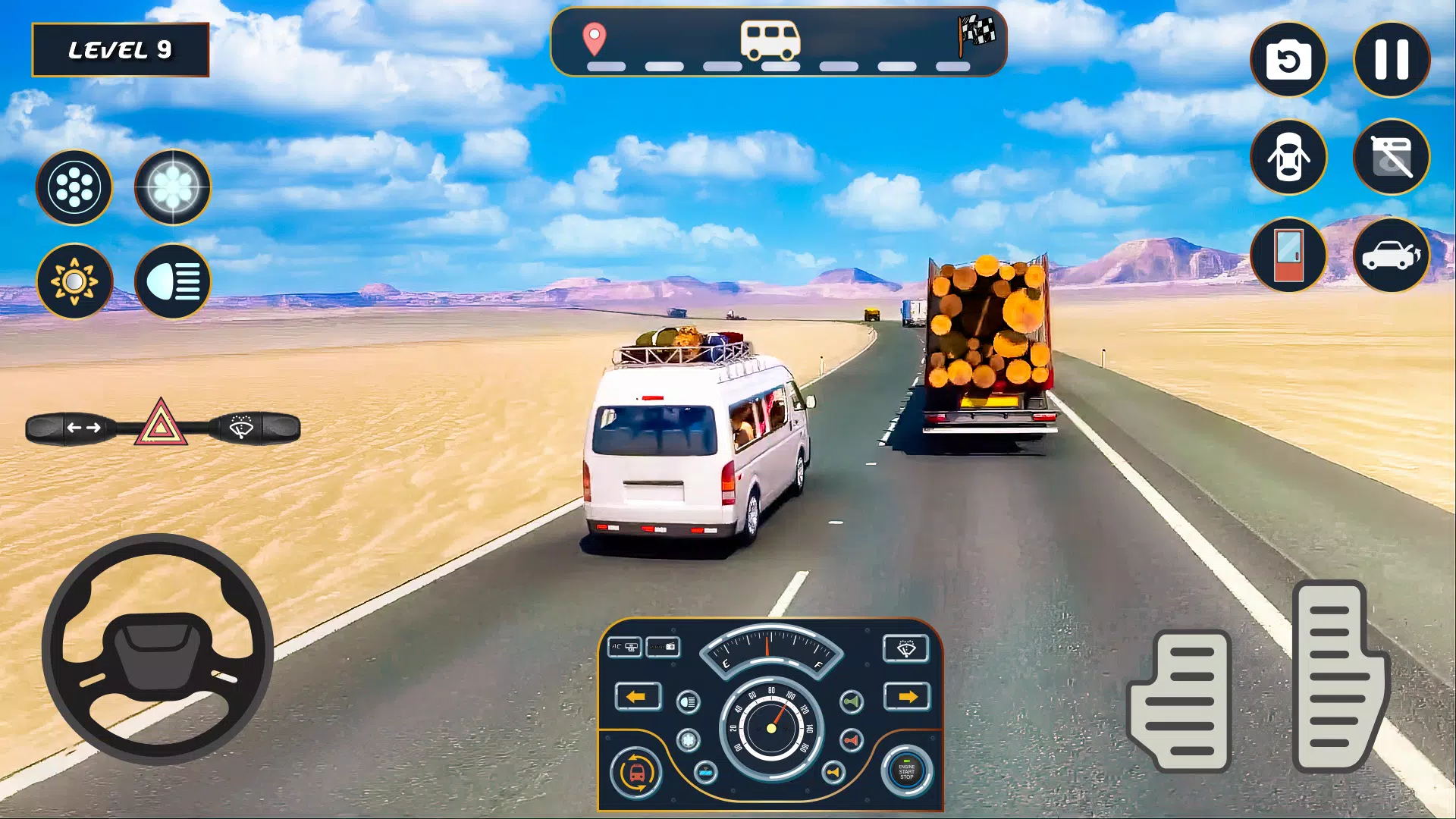Image resolution: width=1456 pixels, height=819 pixels.
Task: Toggle the AC snowflake on the dashboard
Action: (x=687, y=740)
